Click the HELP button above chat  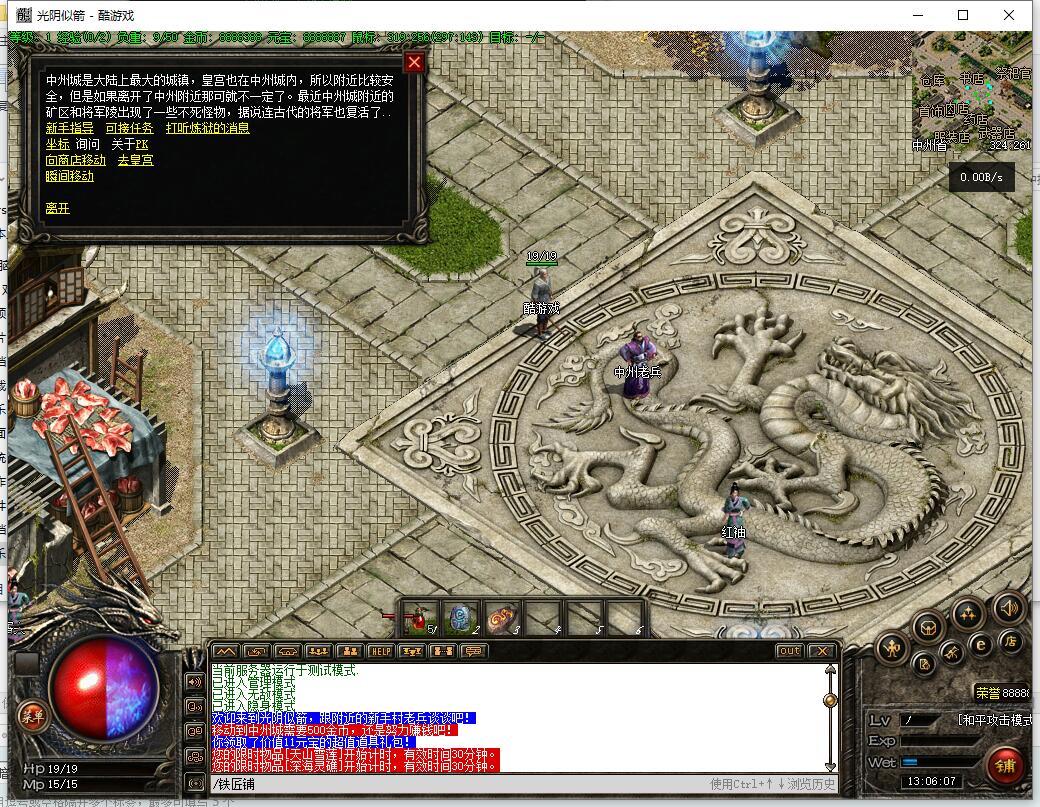(x=380, y=651)
